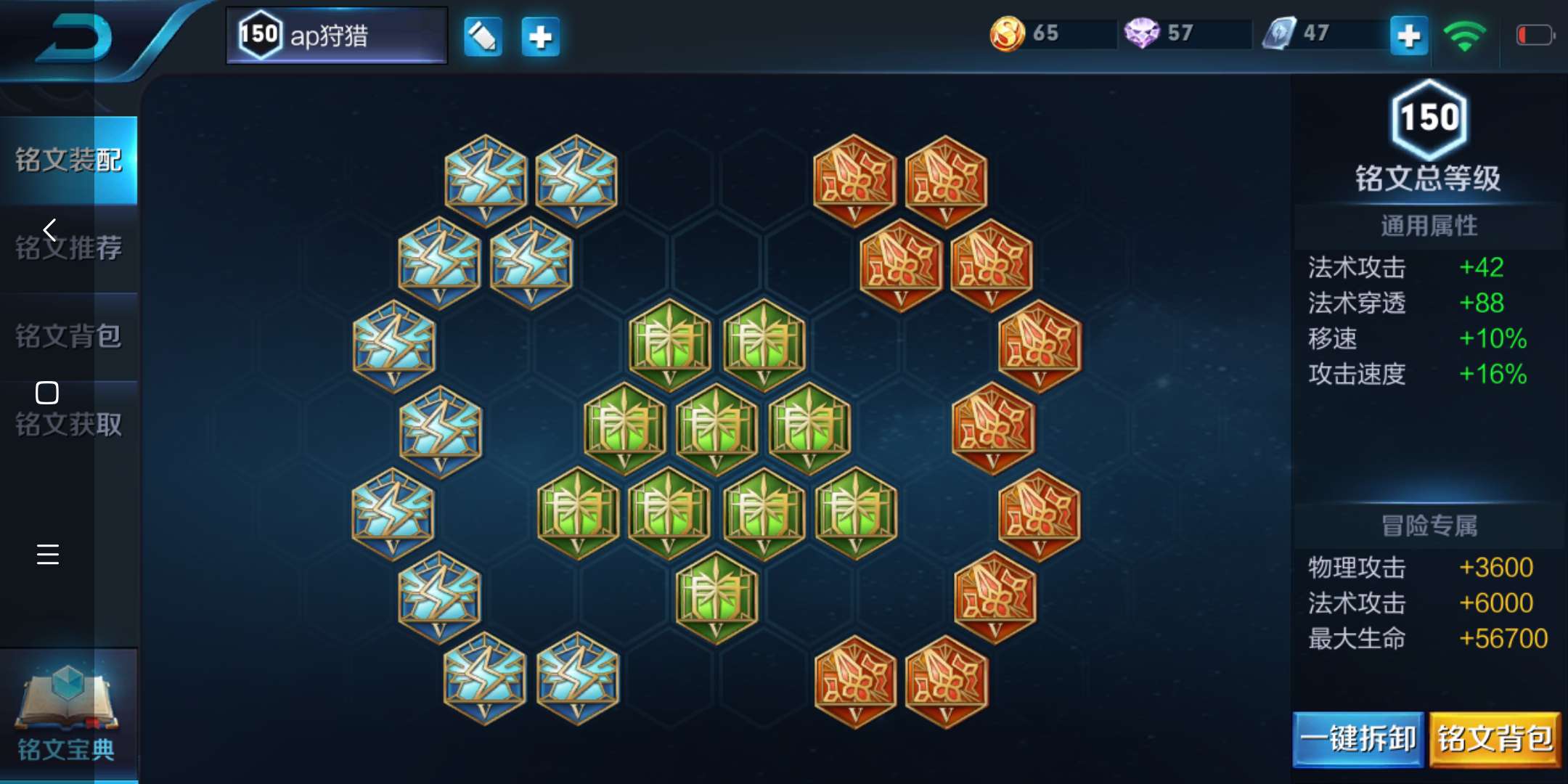Image resolution: width=1568 pixels, height=784 pixels.
Task: Tap the 150 total rune level badge
Action: (x=1429, y=118)
